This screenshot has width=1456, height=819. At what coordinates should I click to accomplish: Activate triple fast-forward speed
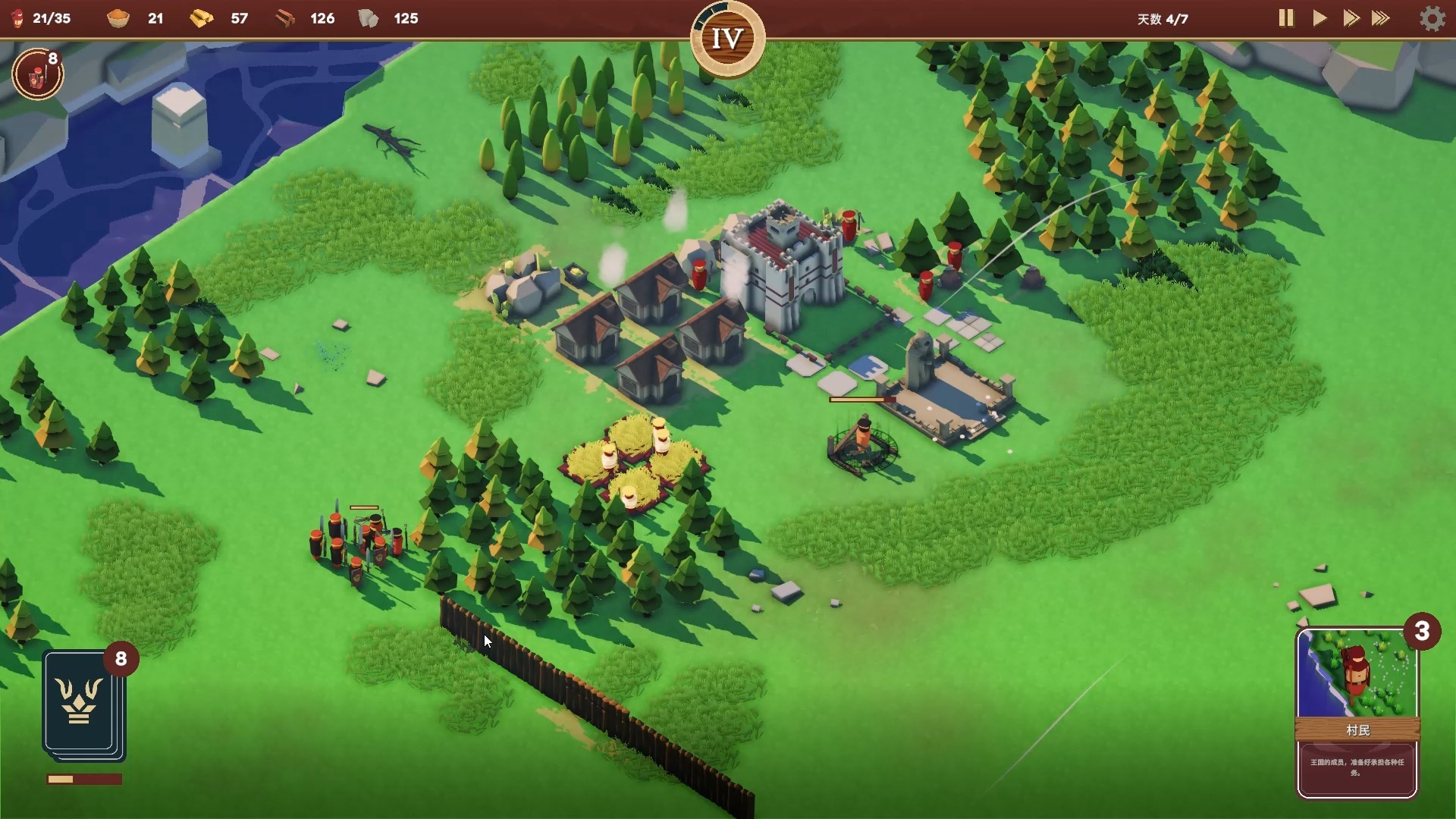point(1381,18)
